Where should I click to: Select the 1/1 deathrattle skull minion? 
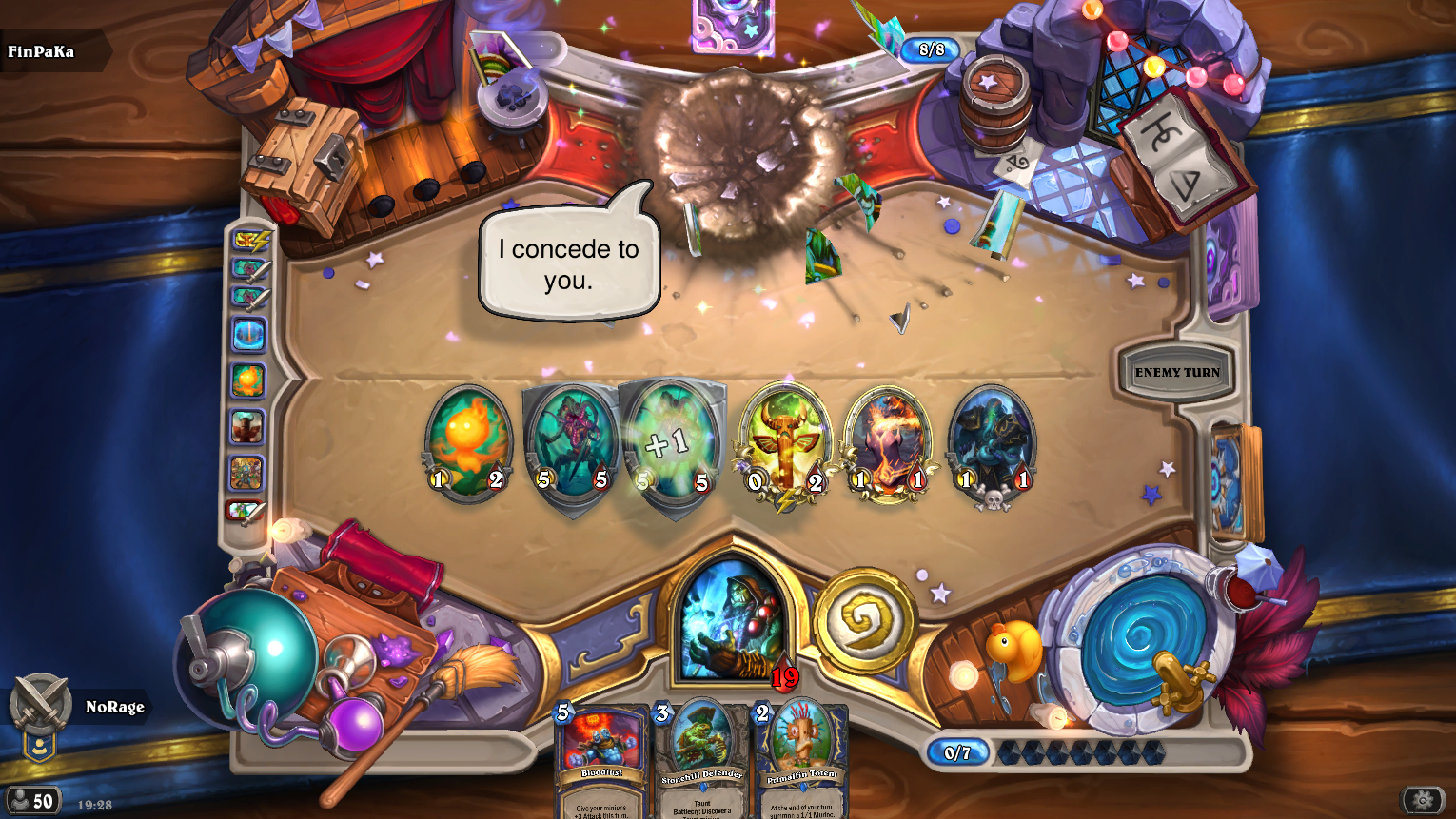[x=992, y=442]
